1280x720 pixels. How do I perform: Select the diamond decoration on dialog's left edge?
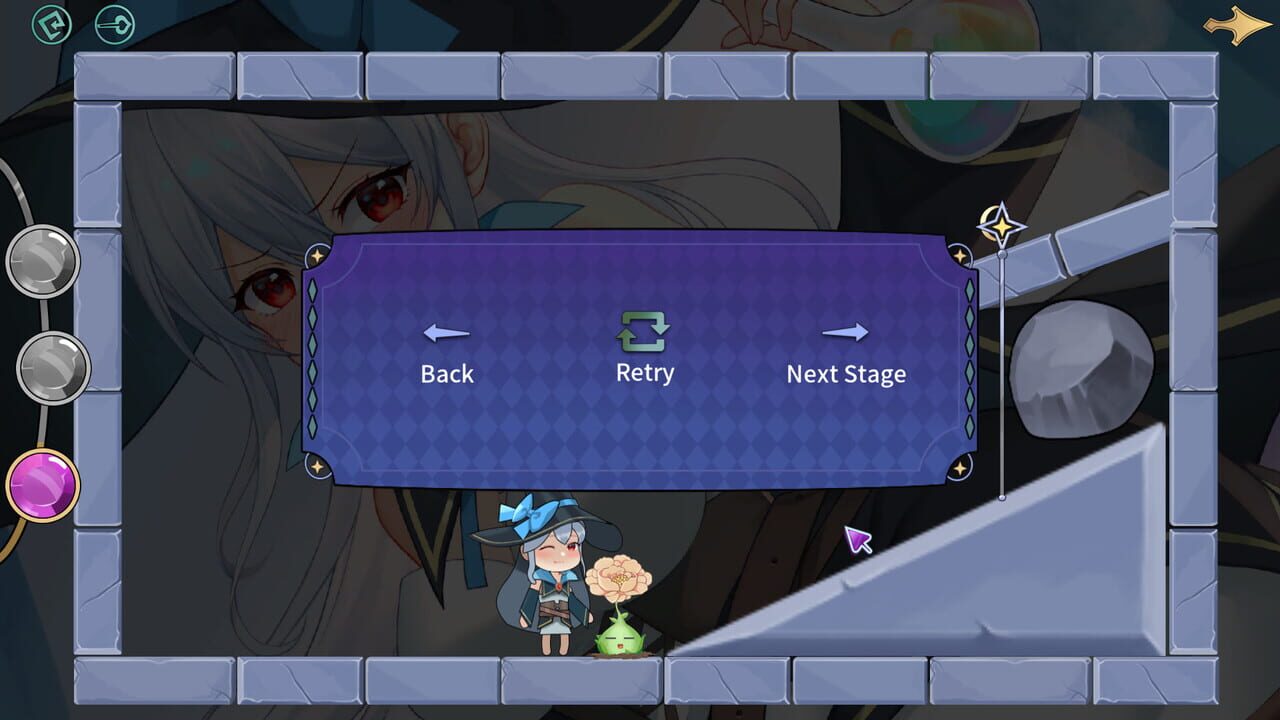(x=314, y=360)
